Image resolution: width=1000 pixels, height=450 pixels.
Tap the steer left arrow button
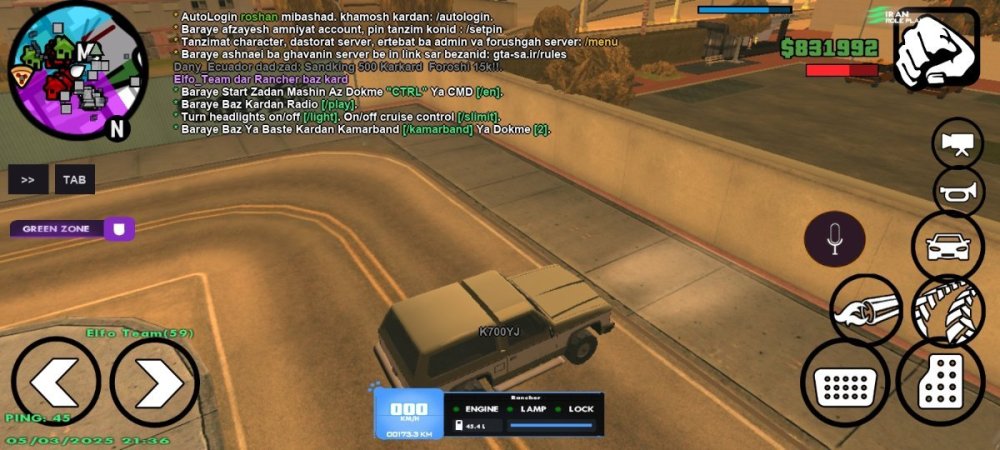pos(55,383)
